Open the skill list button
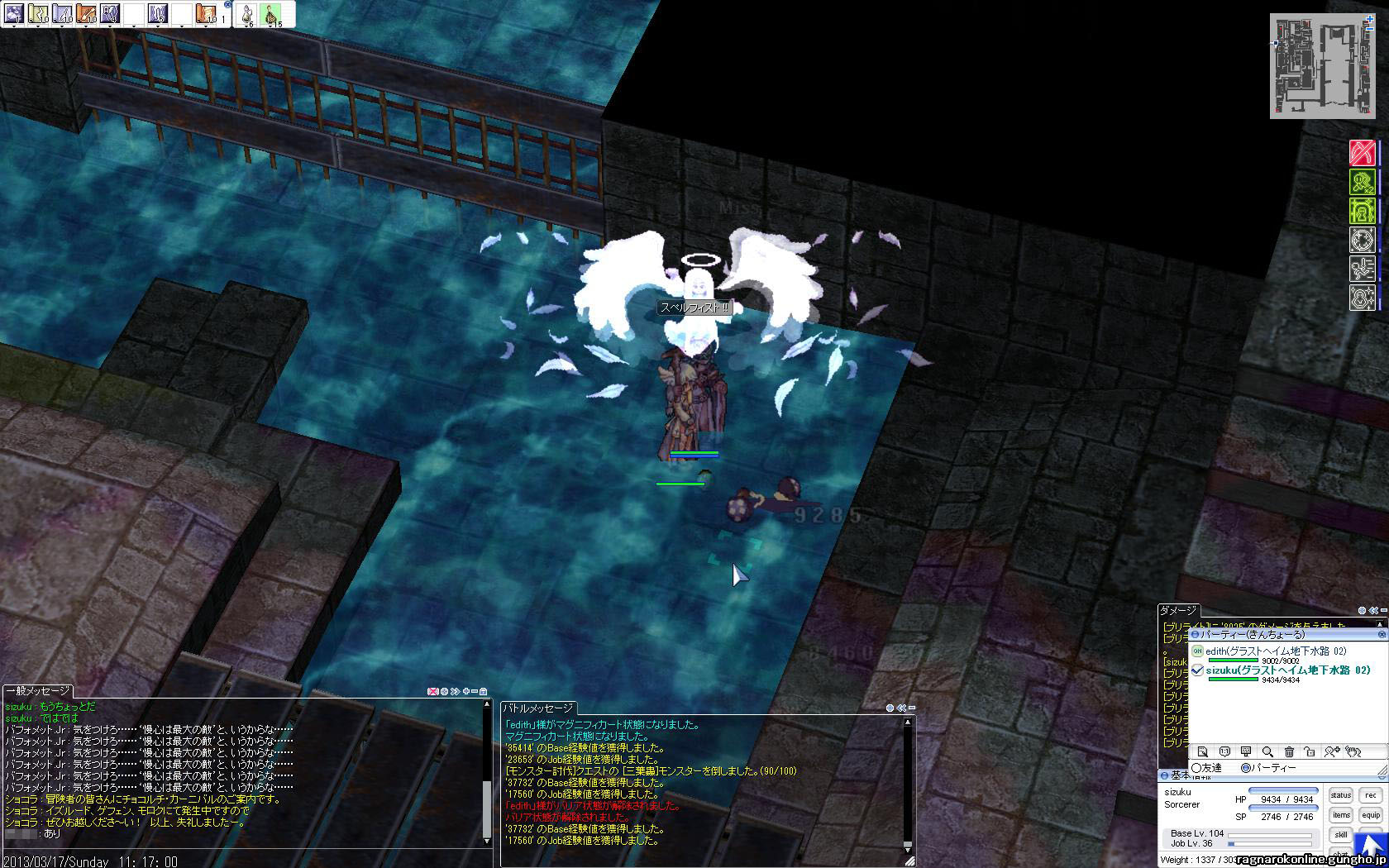This screenshot has height=868, width=1389. click(1340, 835)
